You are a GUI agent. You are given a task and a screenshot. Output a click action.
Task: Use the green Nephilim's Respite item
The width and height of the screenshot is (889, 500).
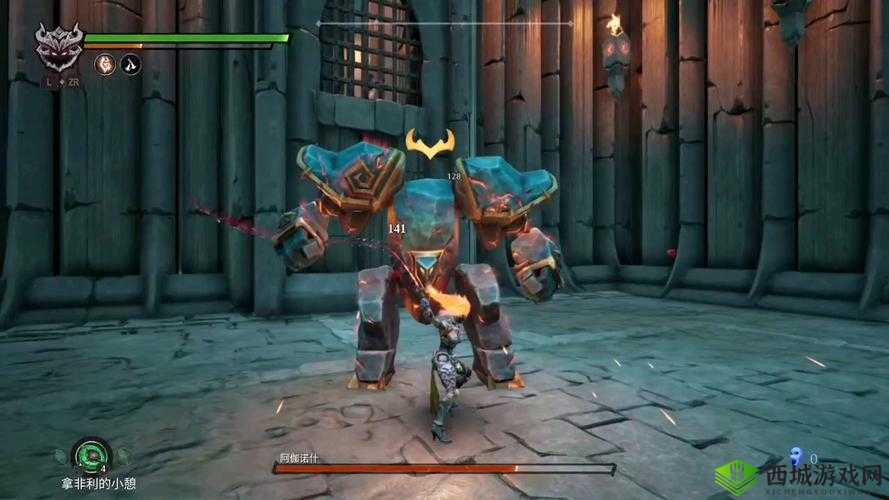(92, 454)
